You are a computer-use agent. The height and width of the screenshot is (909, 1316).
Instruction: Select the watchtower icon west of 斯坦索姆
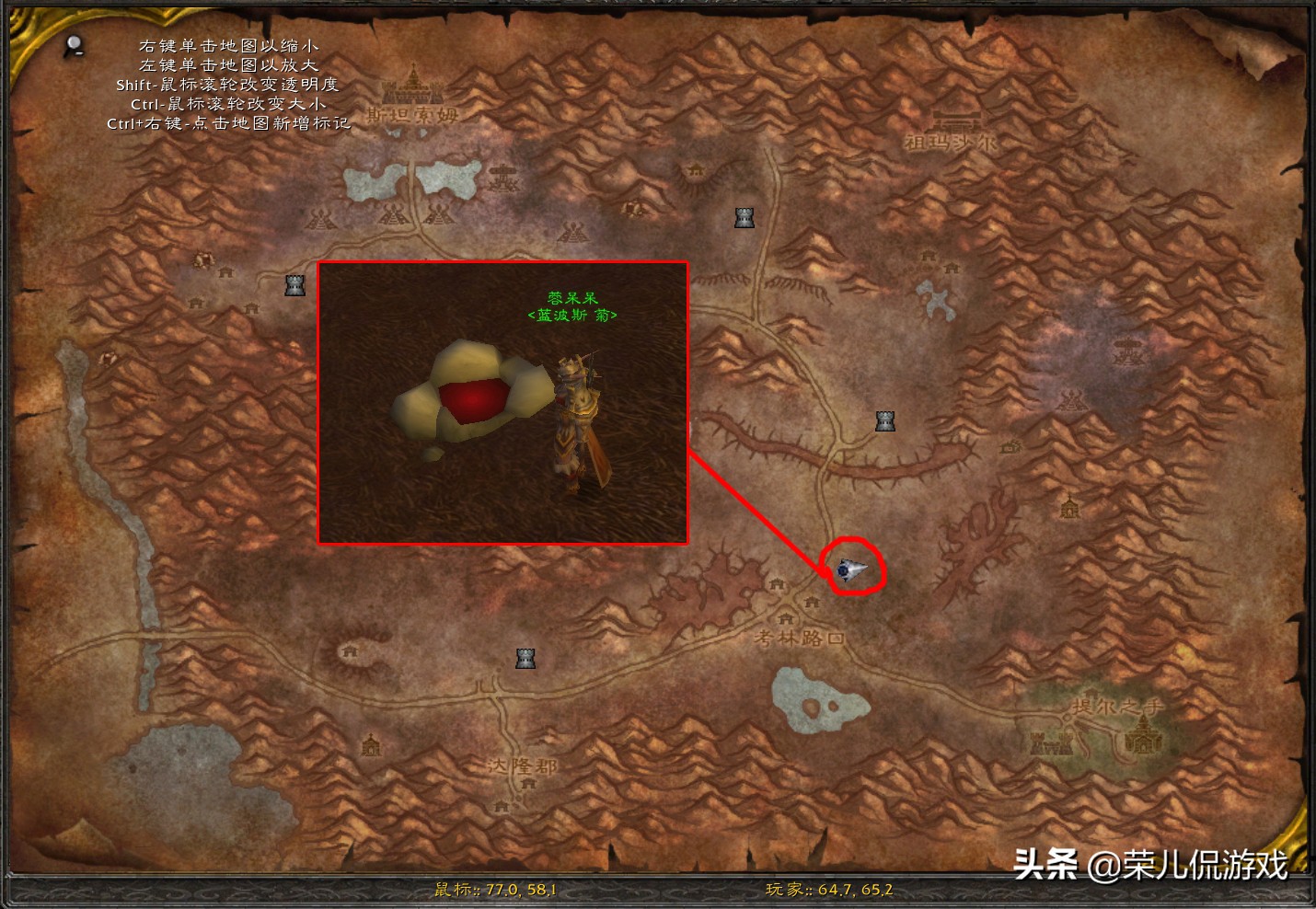[294, 285]
